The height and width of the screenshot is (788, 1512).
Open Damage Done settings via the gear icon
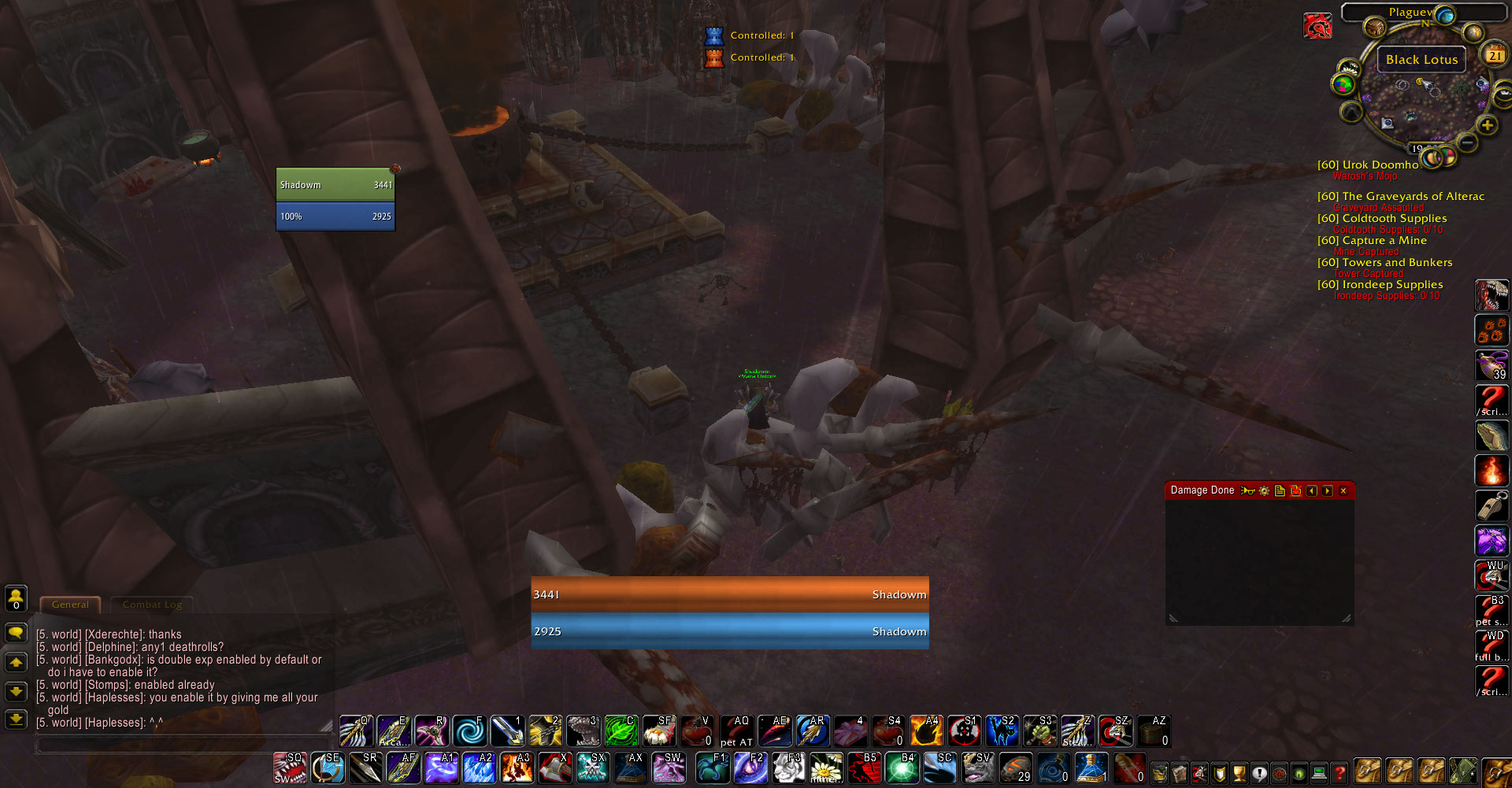coord(1264,490)
